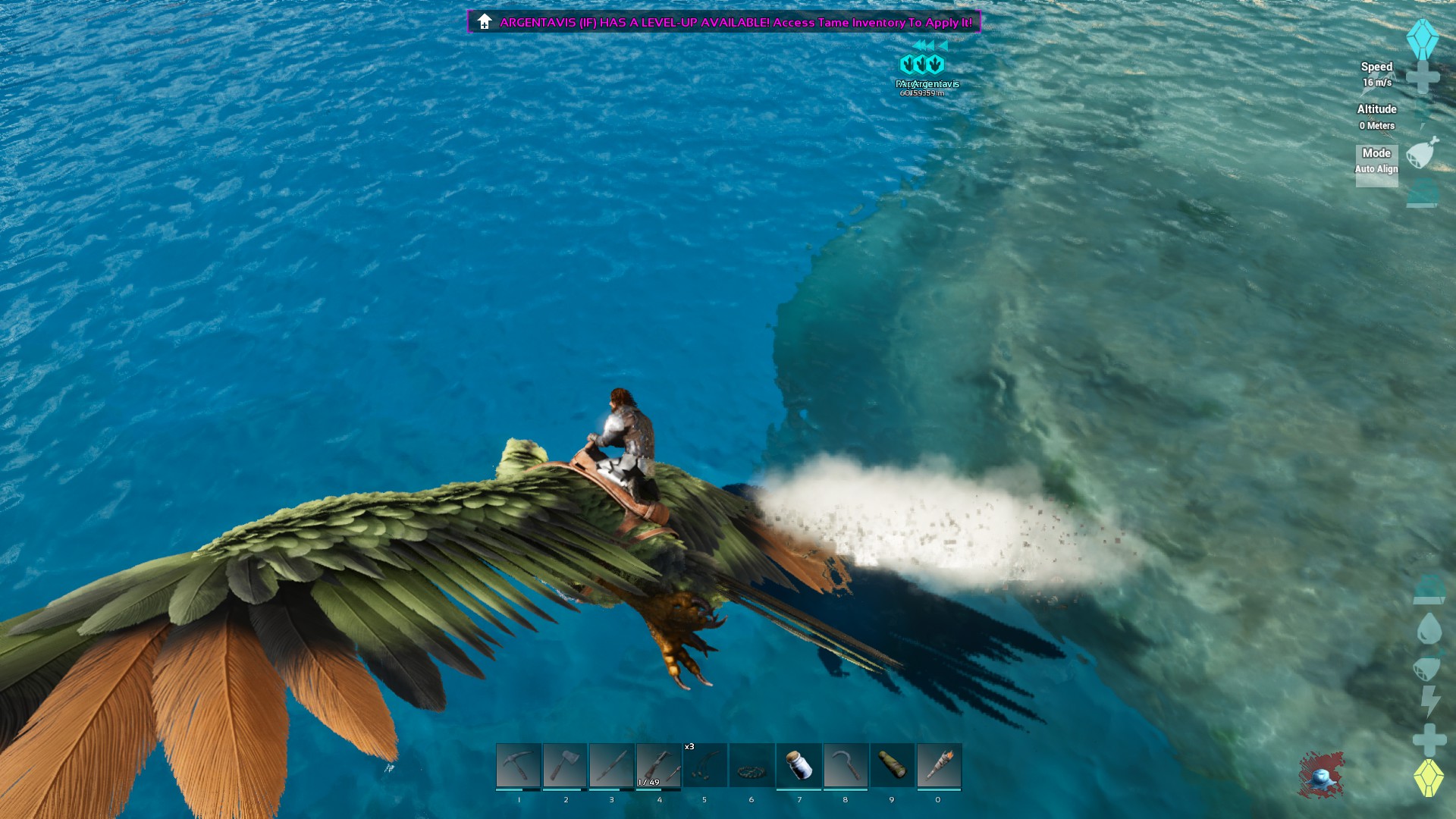Use the corked glass jar in the hotbar
Image resolution: width=1456 pixels, height=819 pixels.
(799, 765)
